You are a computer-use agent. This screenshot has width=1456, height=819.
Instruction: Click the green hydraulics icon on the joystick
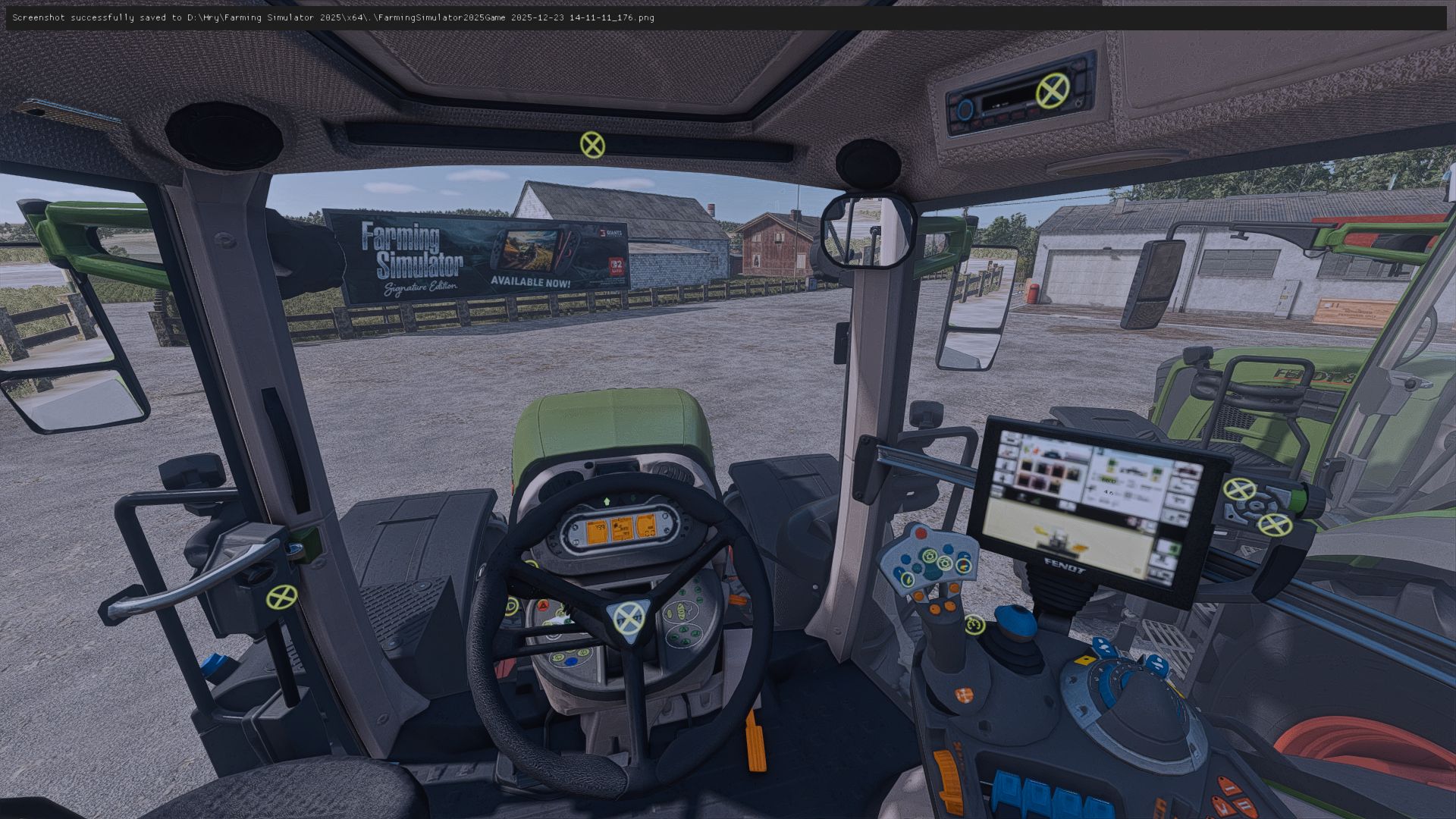coord(930,556)
